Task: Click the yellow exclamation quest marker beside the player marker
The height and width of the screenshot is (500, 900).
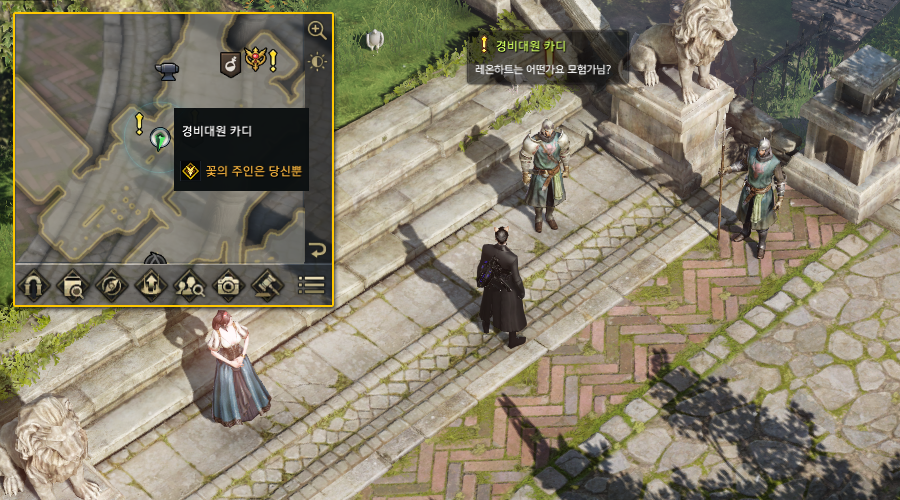Action: click(140, 123)
